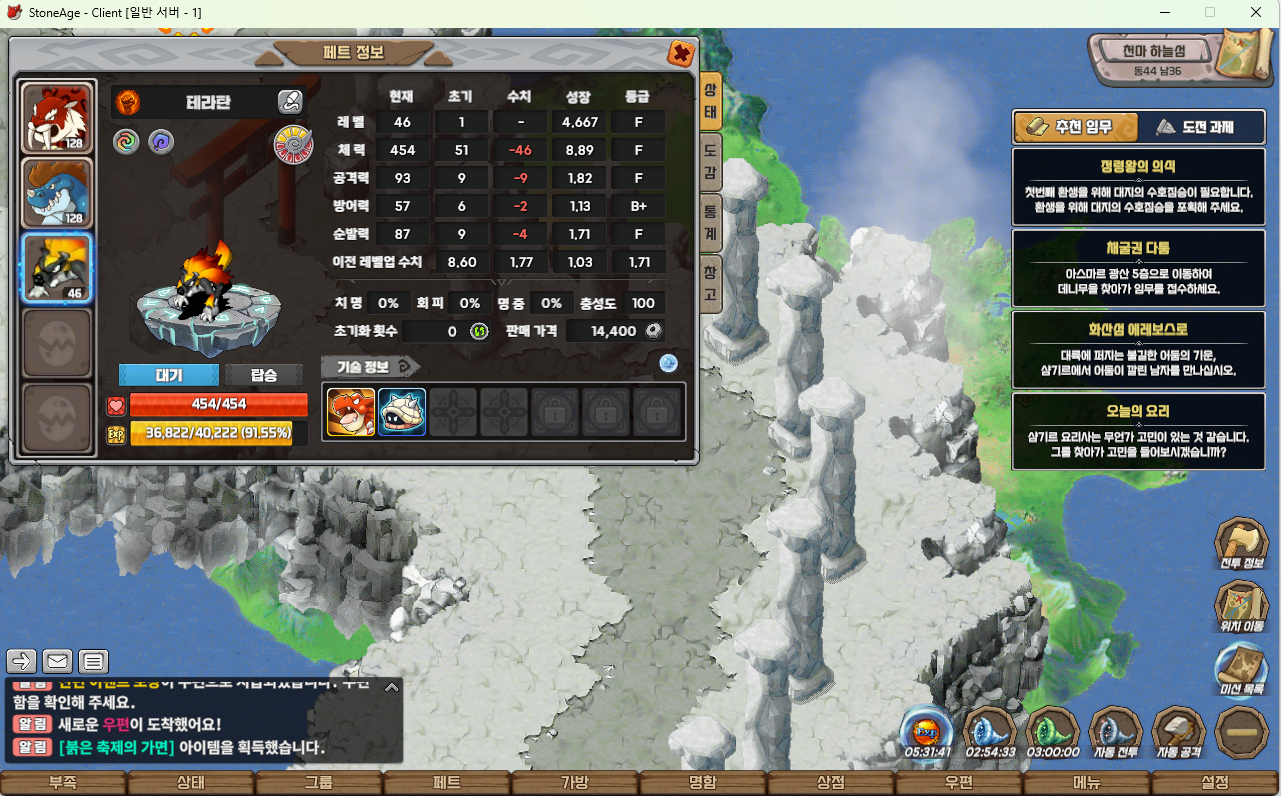Show the 창고 storage tab

click(711, 283)
